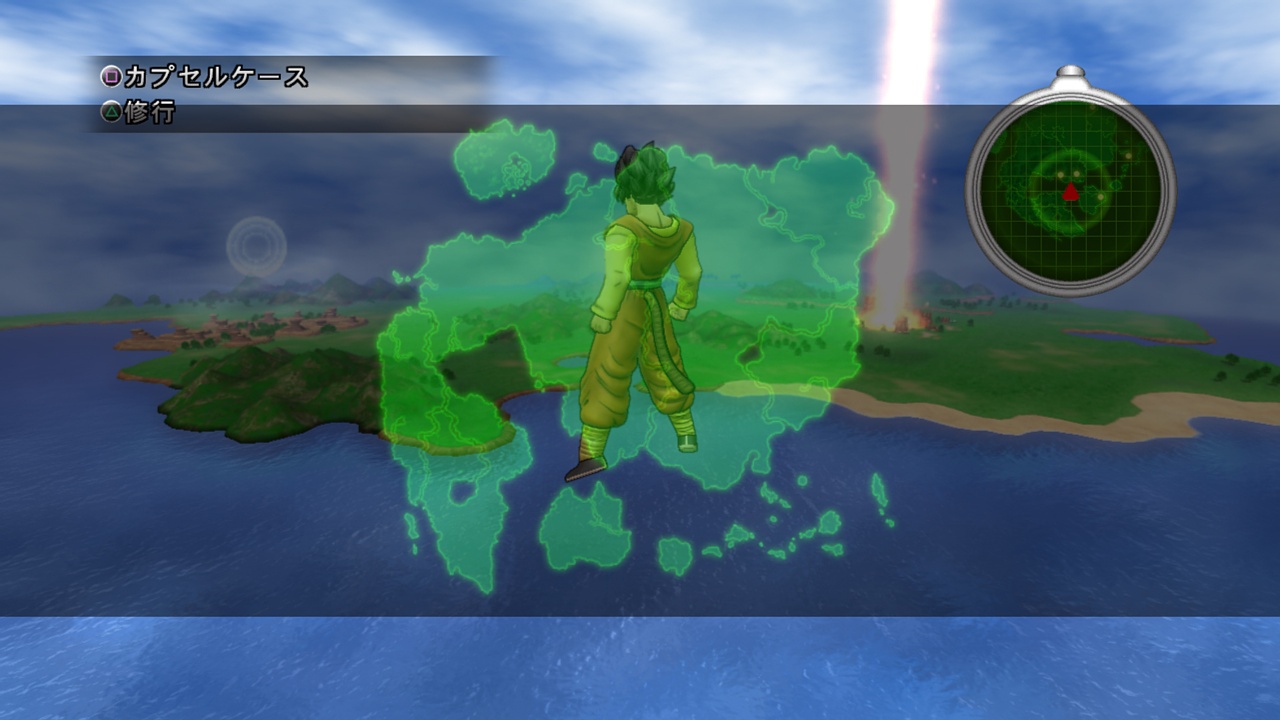Toggle the radar grid display
This screenshot has width=1280, height=720.
(x=1040, y=230)
